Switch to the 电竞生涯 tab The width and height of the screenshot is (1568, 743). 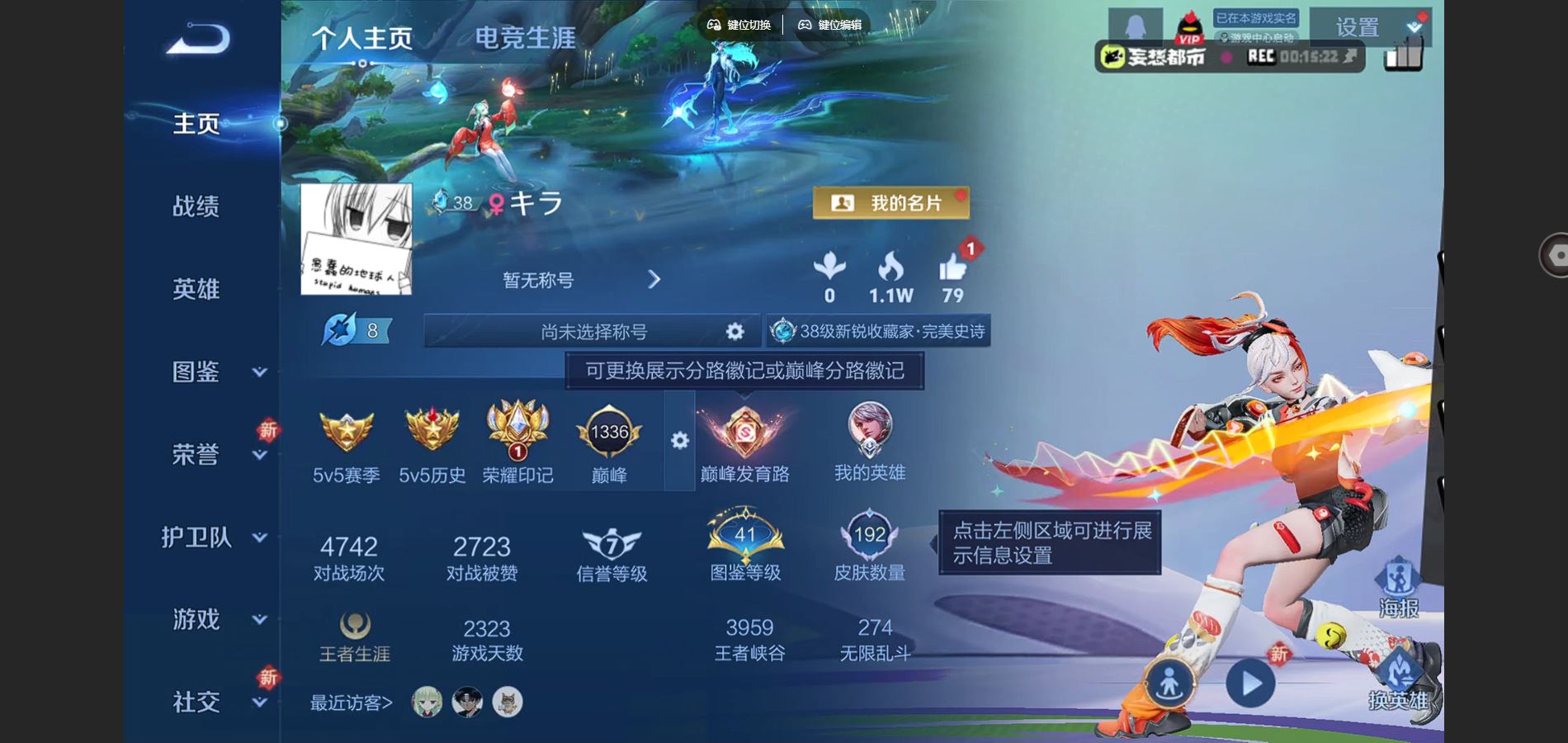[x=525, y=38]
